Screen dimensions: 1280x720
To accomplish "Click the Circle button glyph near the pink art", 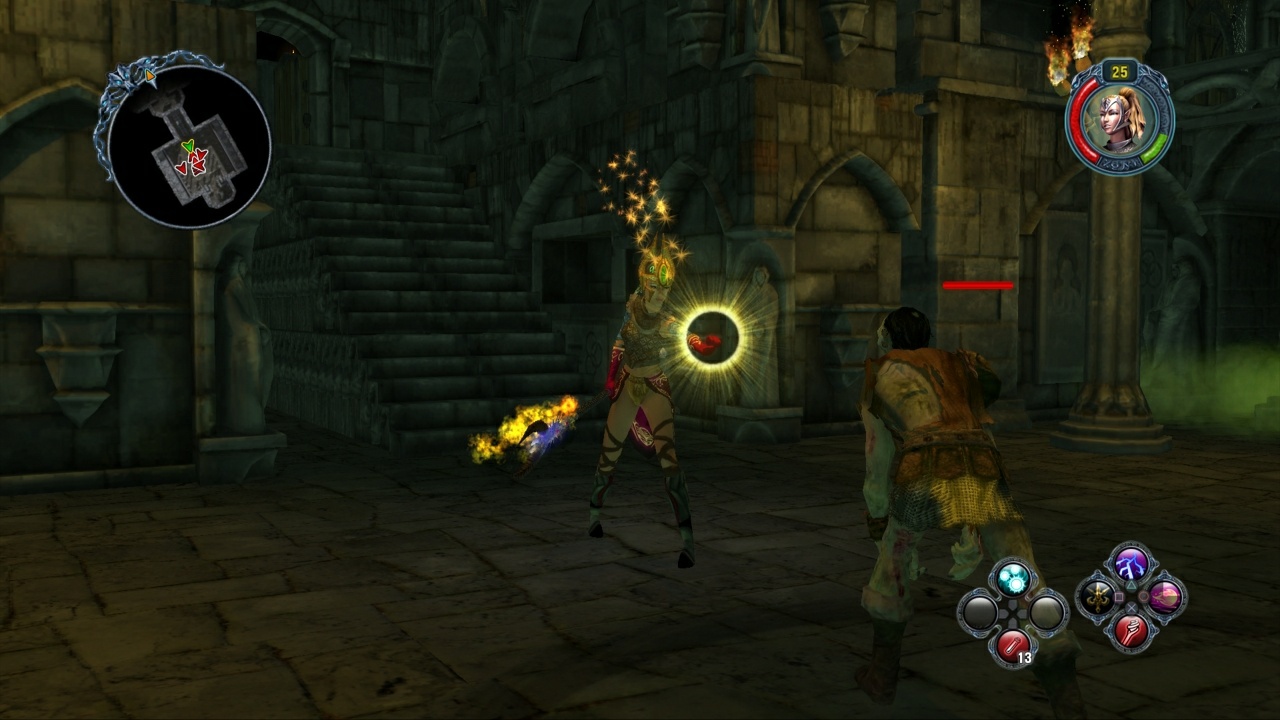I will pyautogui.click(x=1144, y=596).
